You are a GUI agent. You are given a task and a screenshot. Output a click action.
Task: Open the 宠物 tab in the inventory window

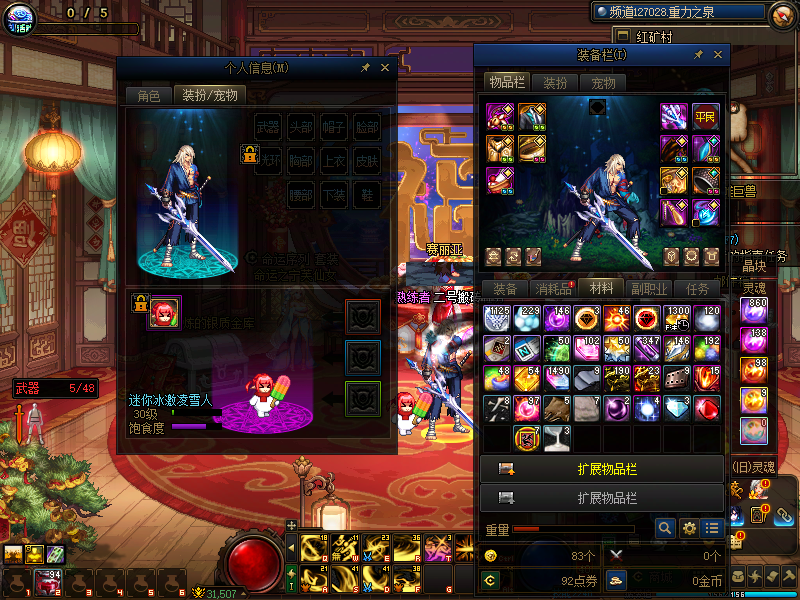(603, 83)
